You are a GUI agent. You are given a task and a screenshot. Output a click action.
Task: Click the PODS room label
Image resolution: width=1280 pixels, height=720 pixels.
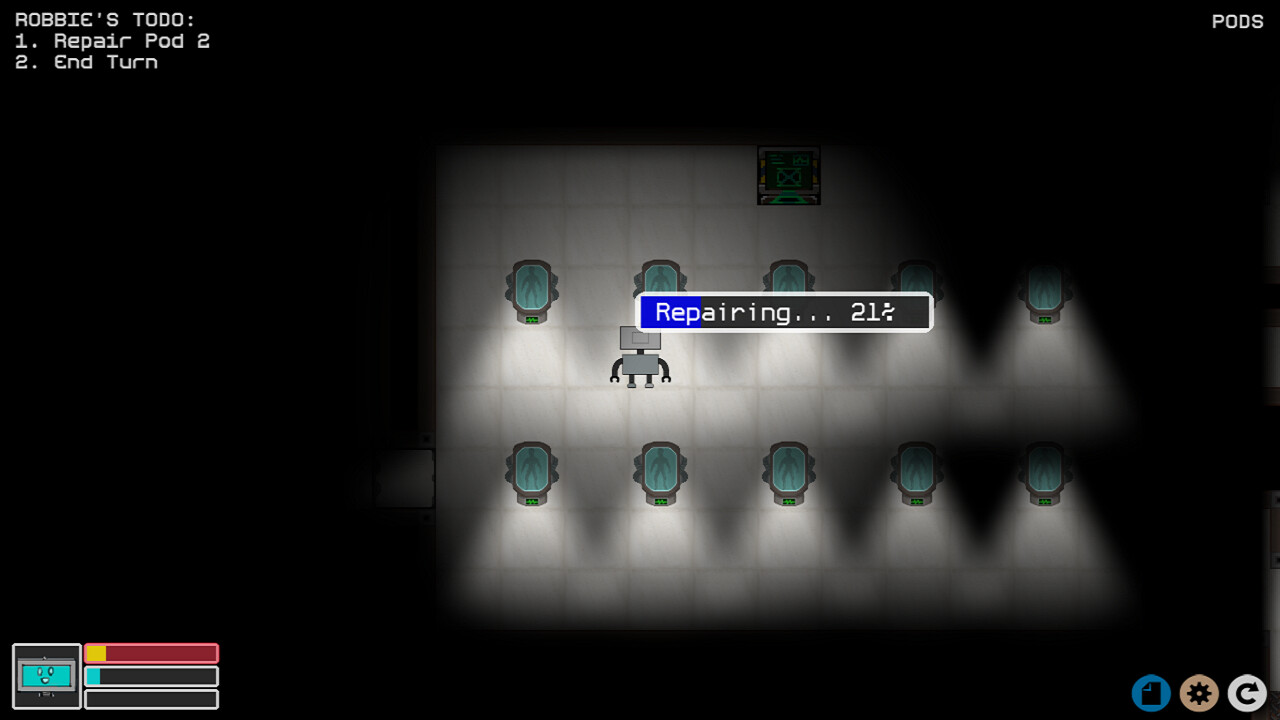pos(1237,21)
